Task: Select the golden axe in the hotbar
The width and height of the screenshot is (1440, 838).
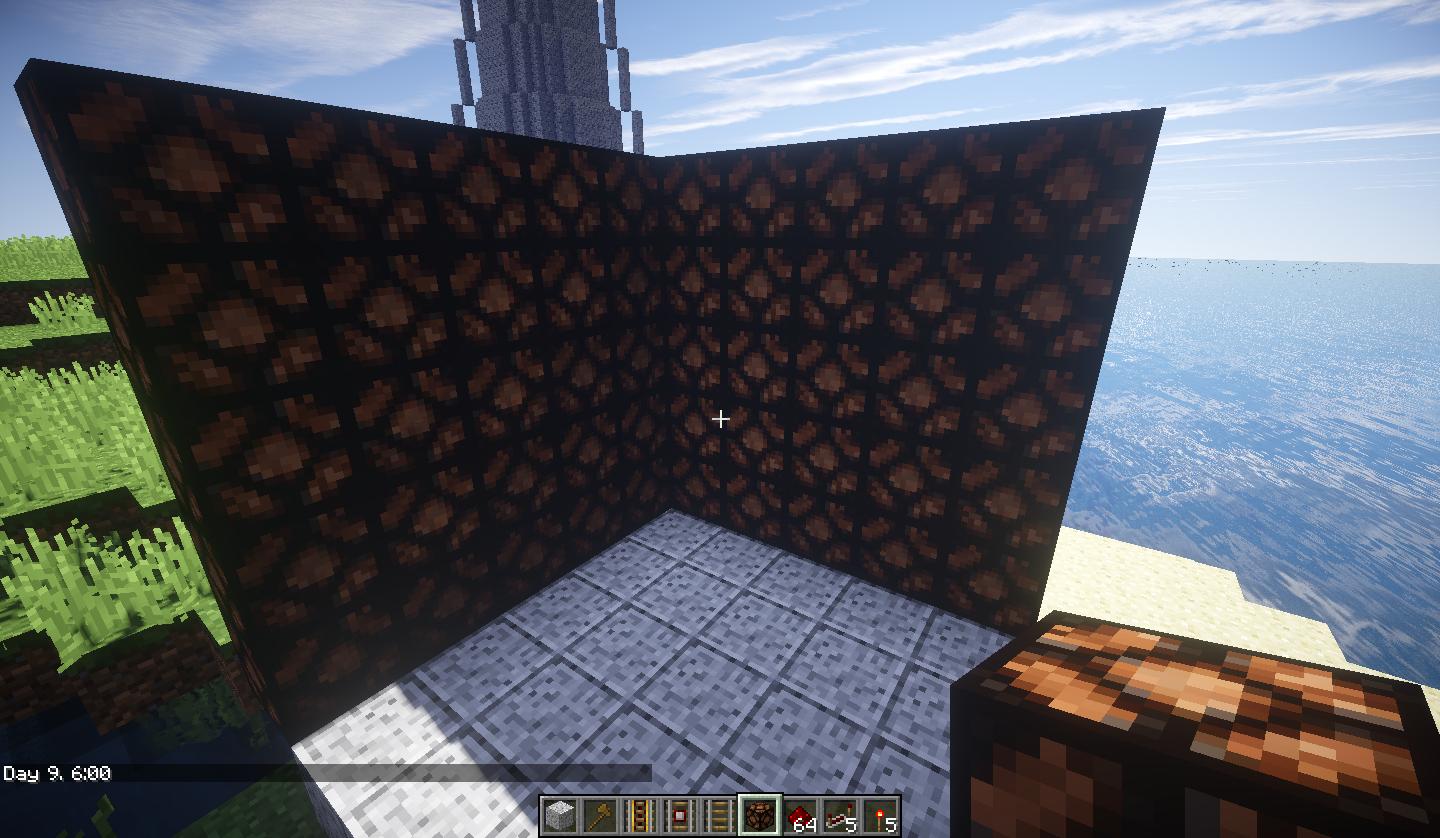Action: [x=600, y=814]
